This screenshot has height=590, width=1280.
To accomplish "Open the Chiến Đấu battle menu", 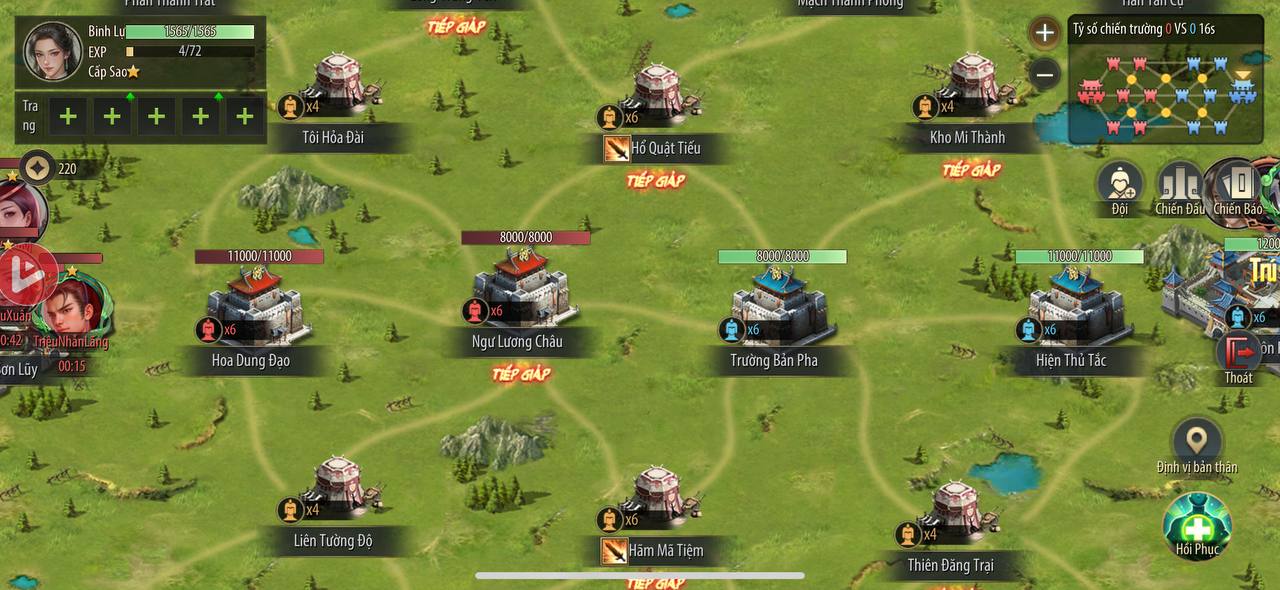I will (1180, 187).
